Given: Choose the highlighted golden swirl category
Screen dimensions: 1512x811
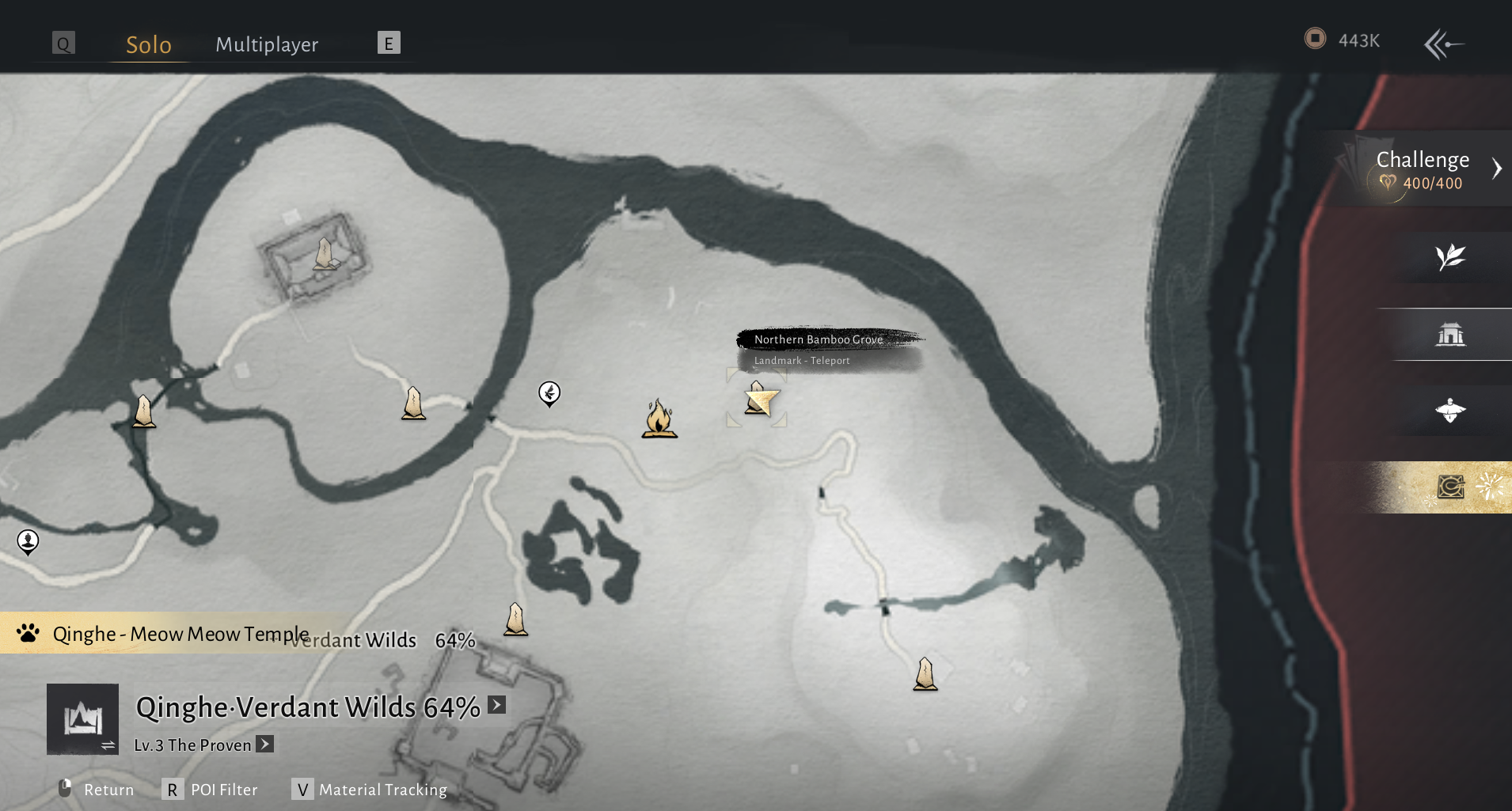Looking at the screenshot, I should [1450, 487].
